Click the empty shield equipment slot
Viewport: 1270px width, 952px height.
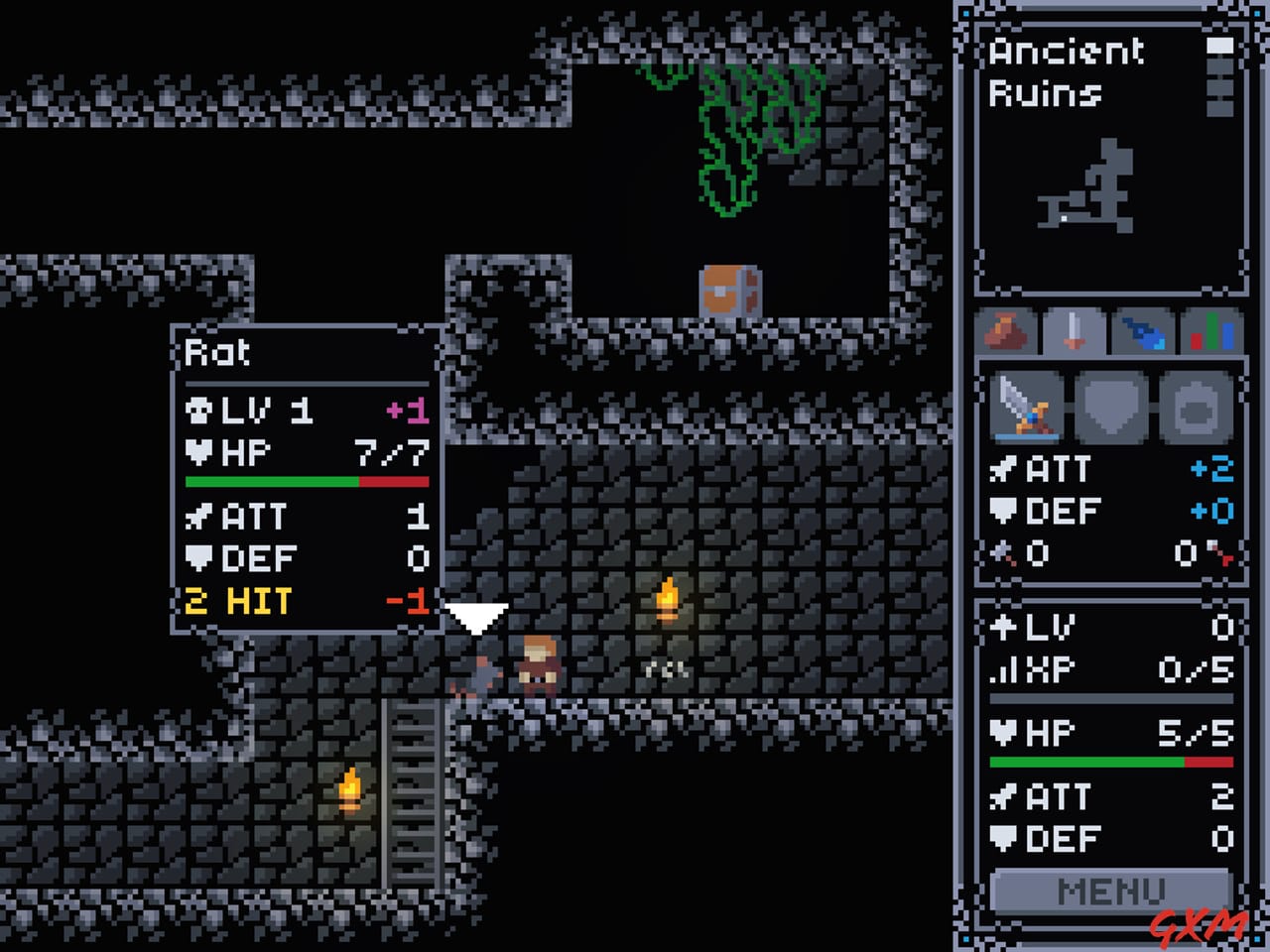(1111, 407)
